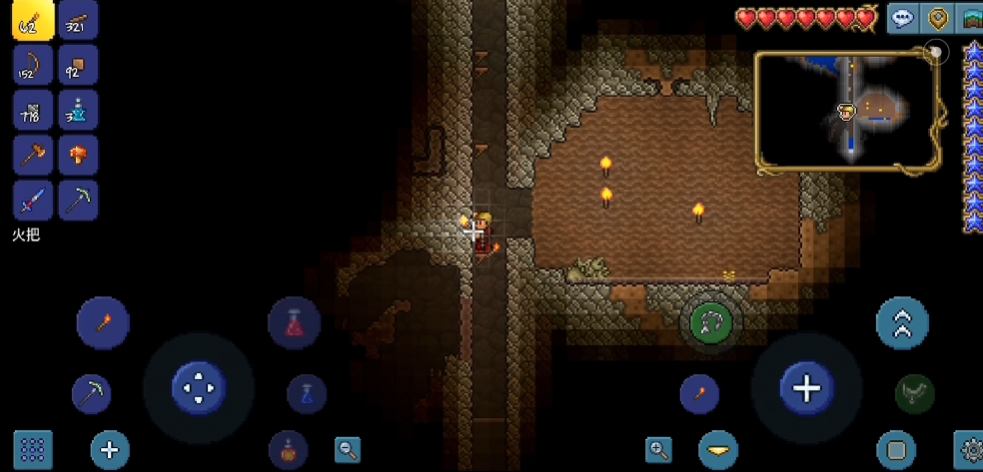The width and height of the screenshot is (983, 472).
Task: Select the blue mana potion hotbar slot
Action: [x=78, y=110]
